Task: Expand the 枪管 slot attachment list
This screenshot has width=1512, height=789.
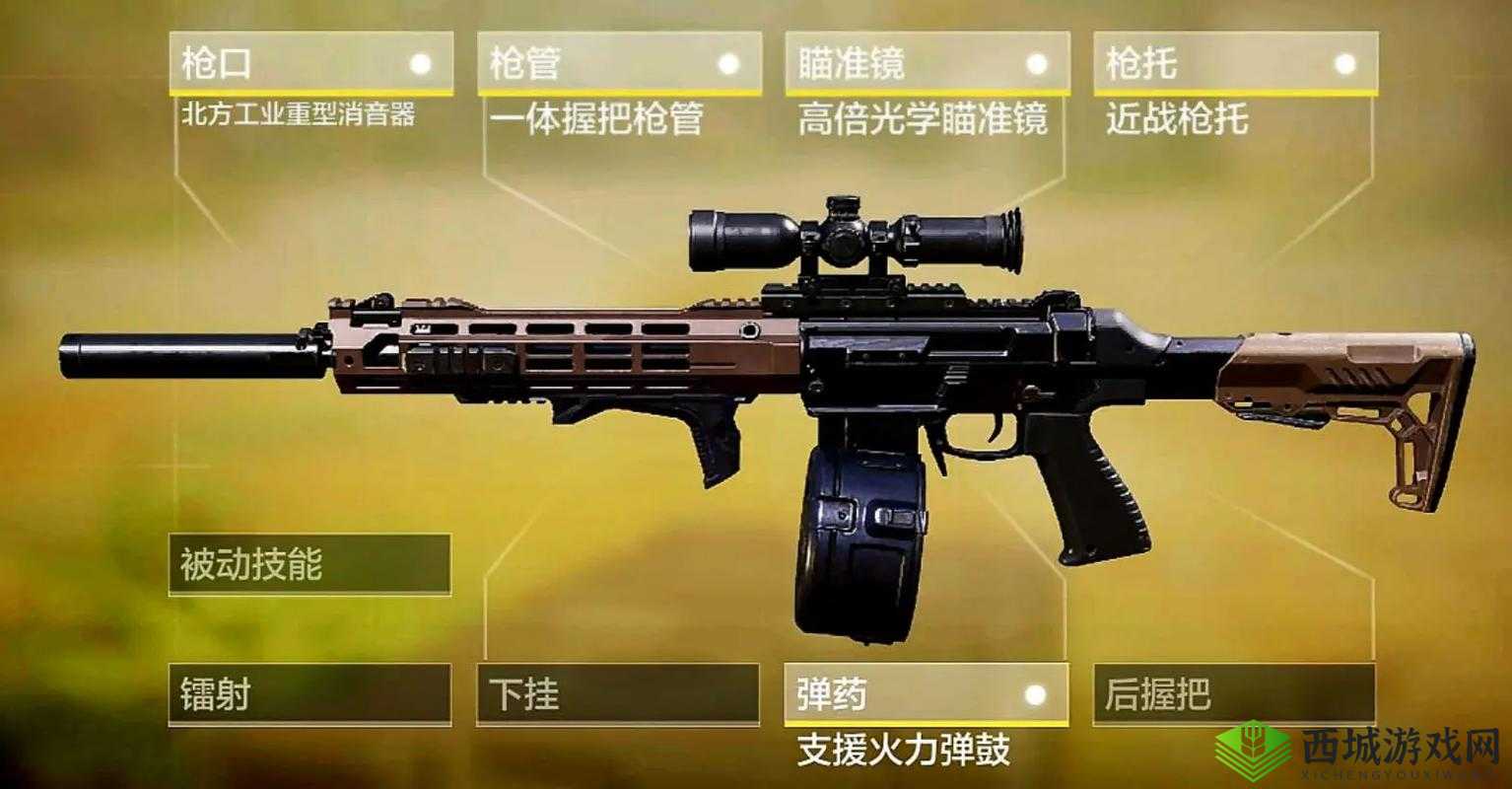Action: 619,62
